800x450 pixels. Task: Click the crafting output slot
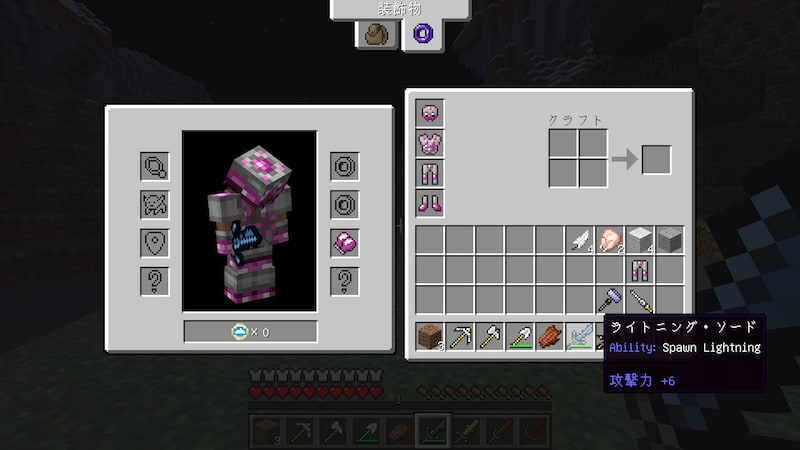(656, 160)
